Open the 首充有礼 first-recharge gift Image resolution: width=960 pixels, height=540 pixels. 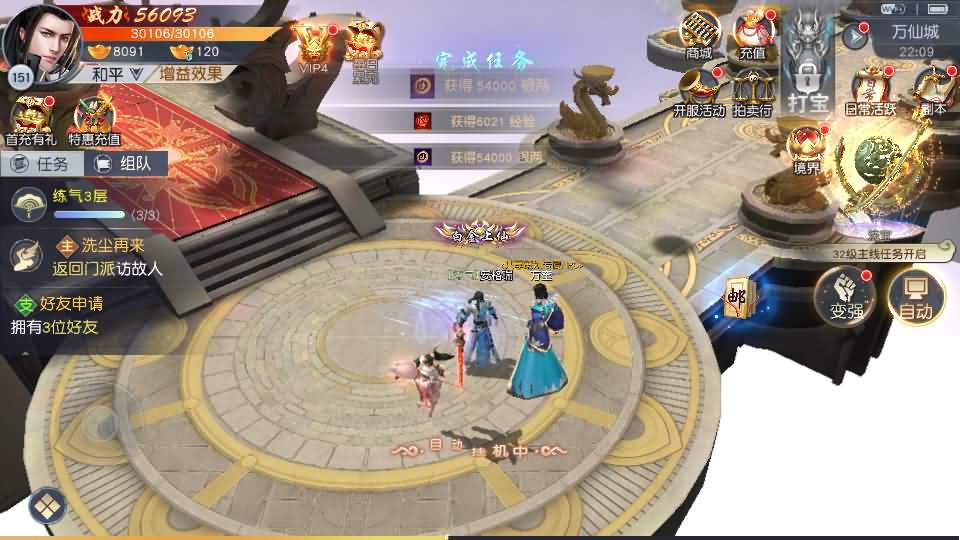(x=30, y=121)
